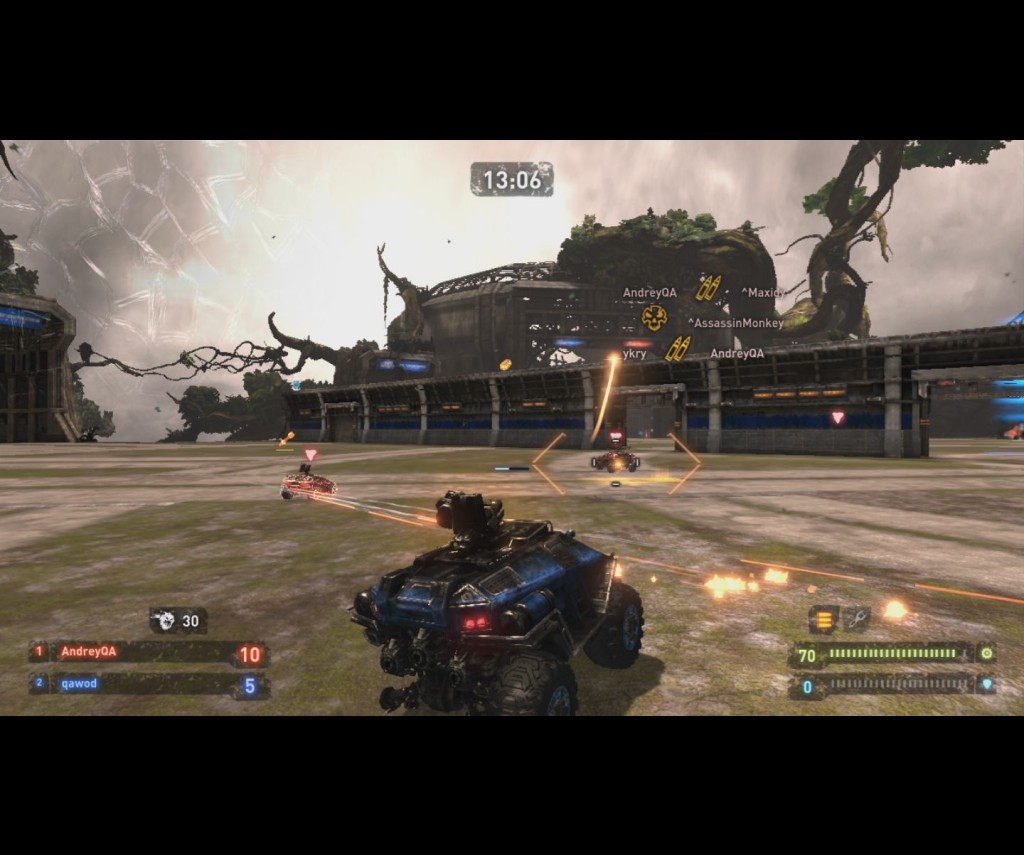Click the qawod leaderboard row
Viewport: 1024px width, 855px height.
(148, 686)
